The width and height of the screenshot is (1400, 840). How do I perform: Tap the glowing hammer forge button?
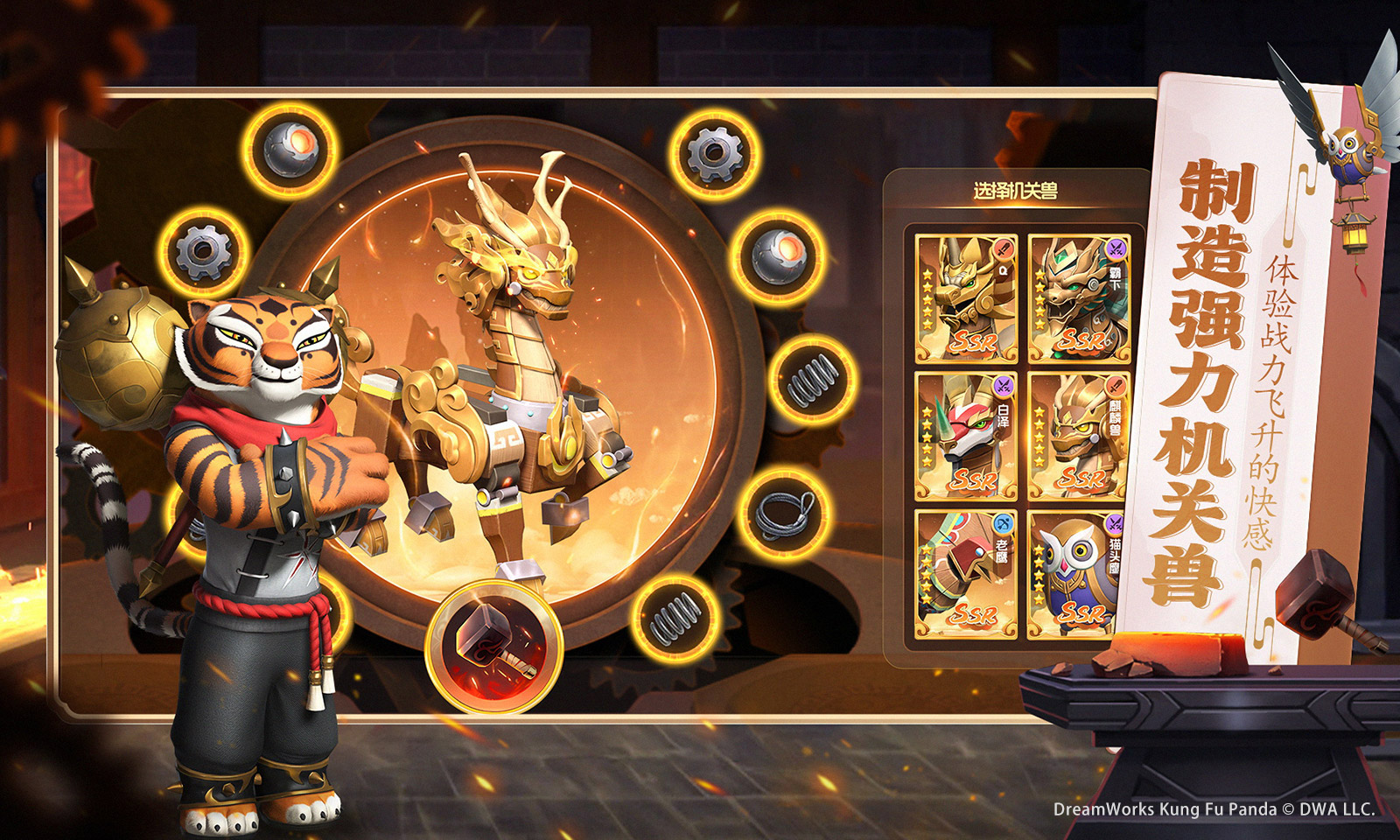click(493, 646)
